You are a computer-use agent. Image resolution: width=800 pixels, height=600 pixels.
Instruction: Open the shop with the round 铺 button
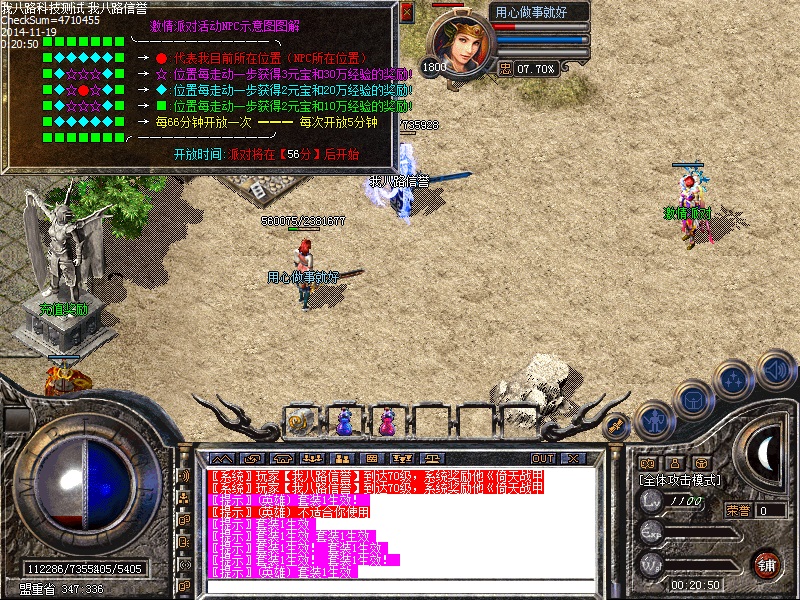(x=767, y=563)
